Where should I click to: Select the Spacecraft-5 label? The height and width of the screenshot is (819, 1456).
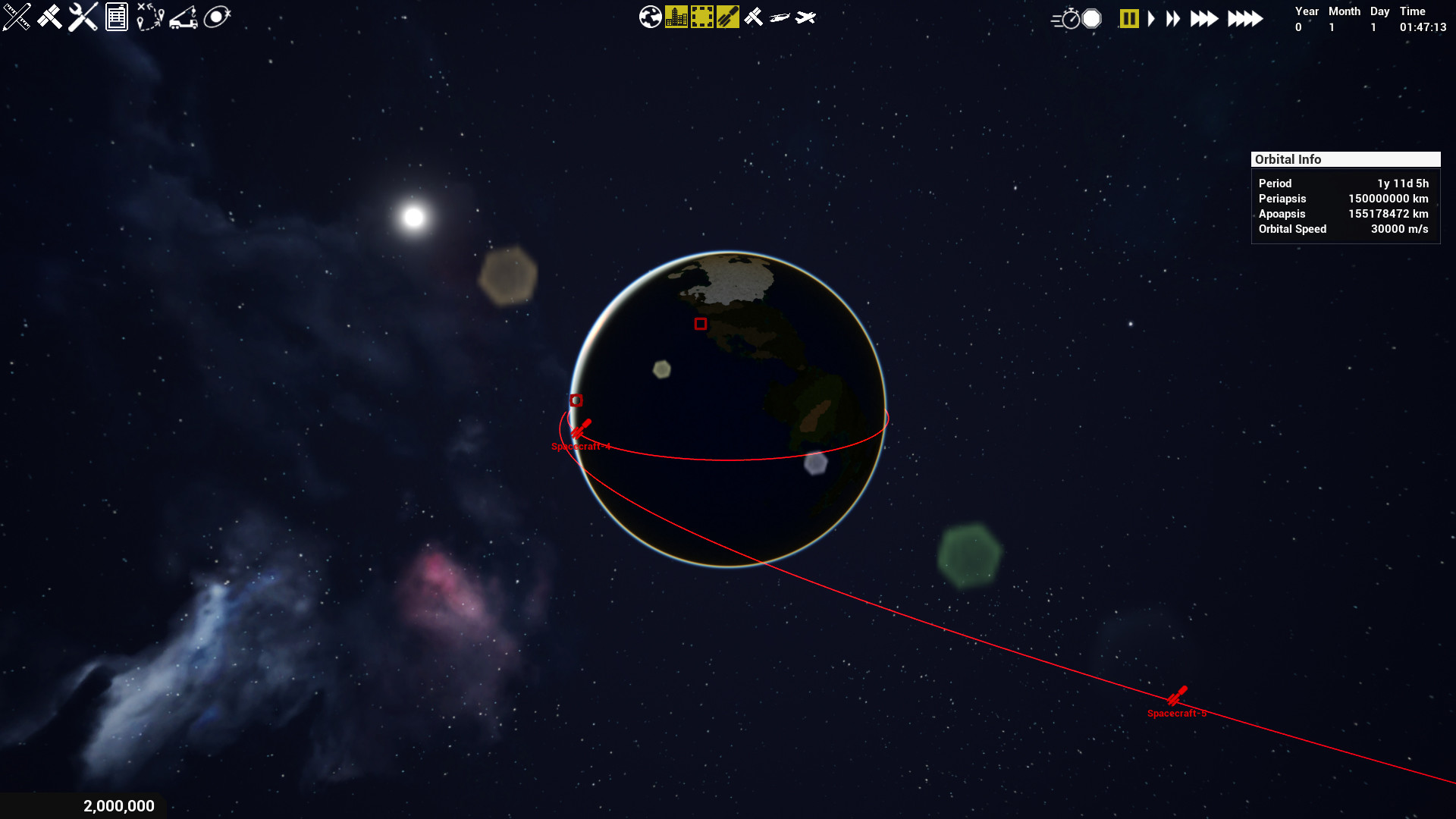click(1176, 713)
